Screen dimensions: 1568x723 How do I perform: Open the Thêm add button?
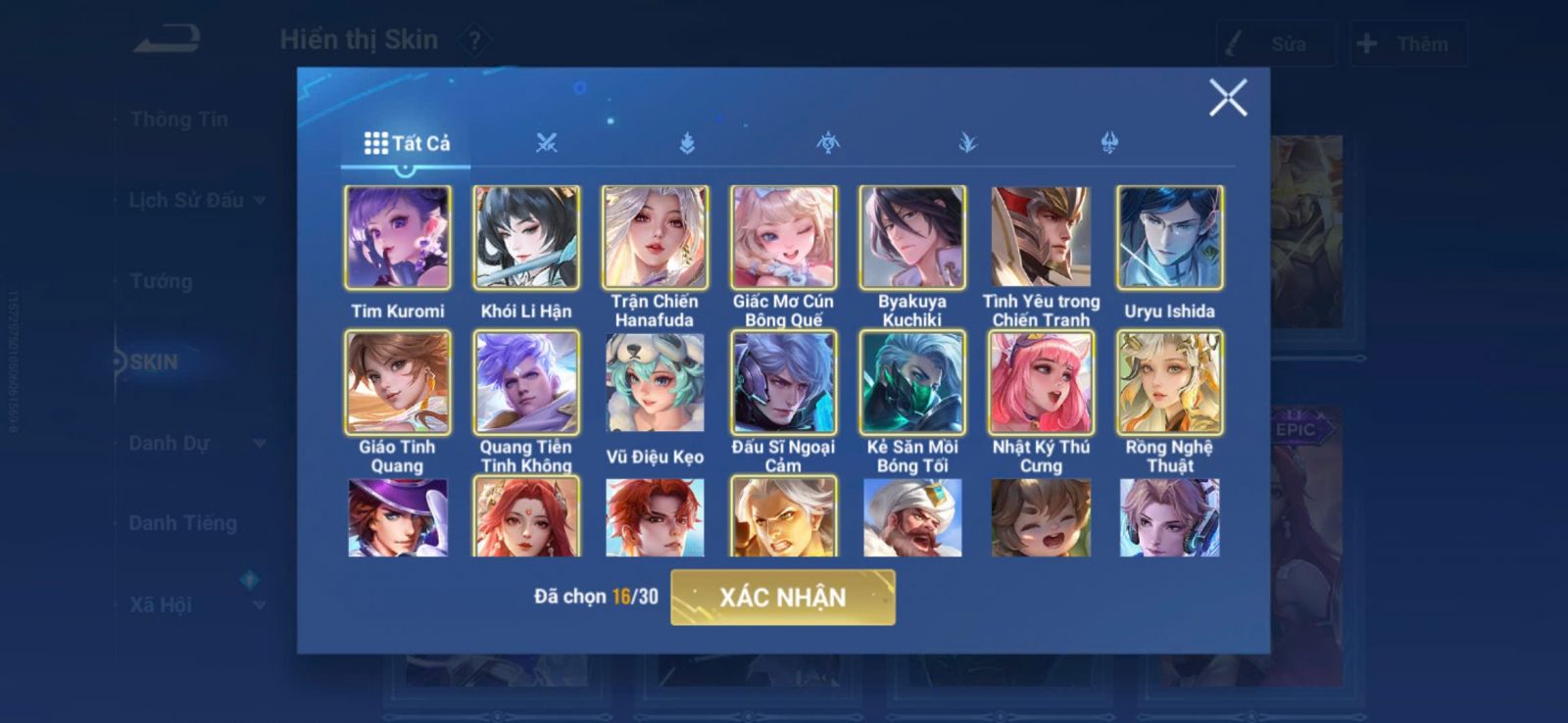pos(1406,44)
